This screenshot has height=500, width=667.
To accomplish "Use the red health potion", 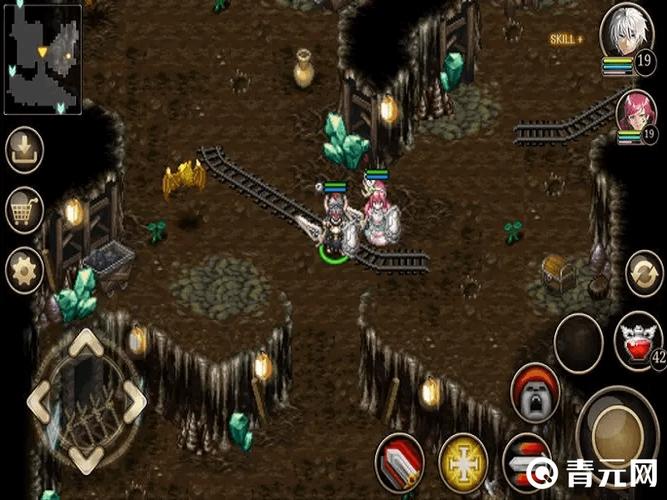I will 636,338.
